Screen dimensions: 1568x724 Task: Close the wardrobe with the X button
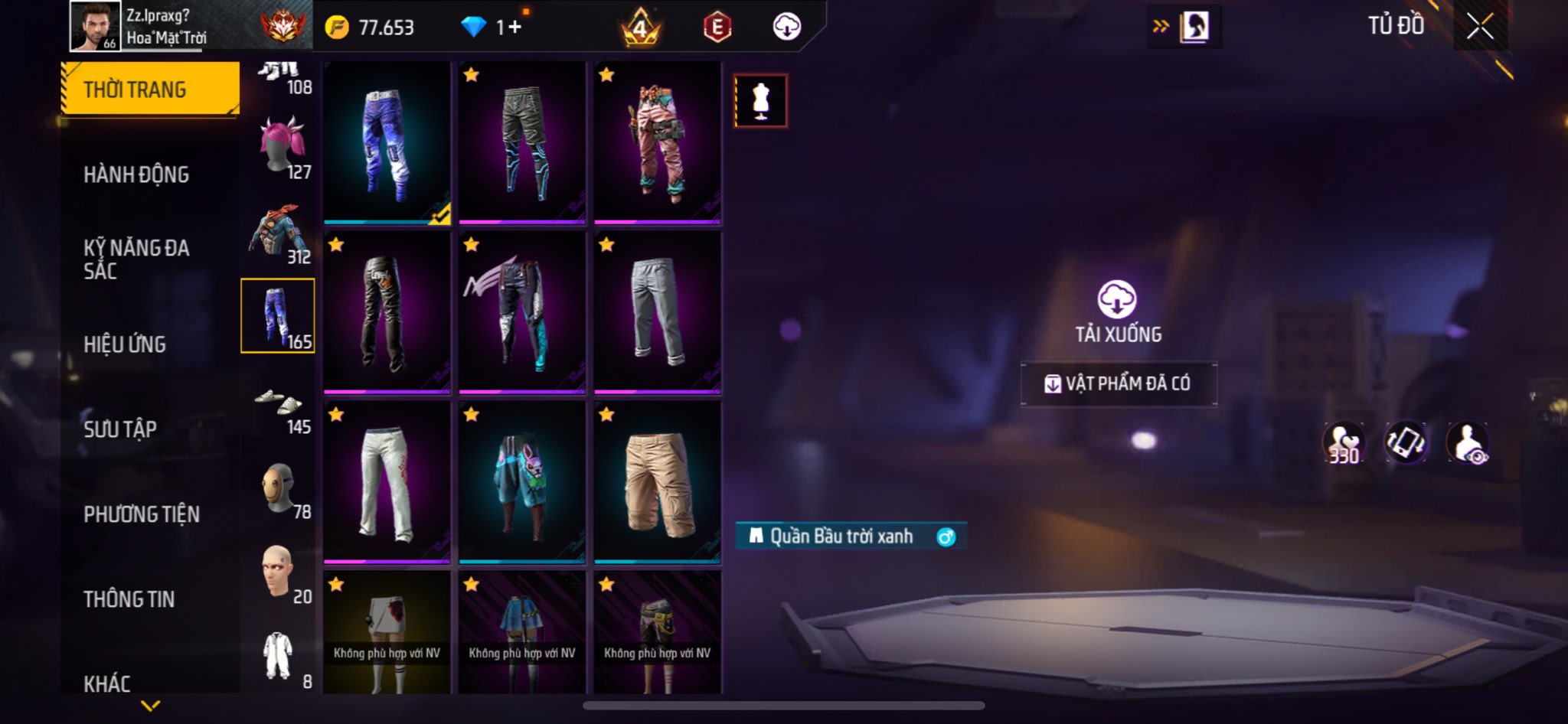[1480, 27]
